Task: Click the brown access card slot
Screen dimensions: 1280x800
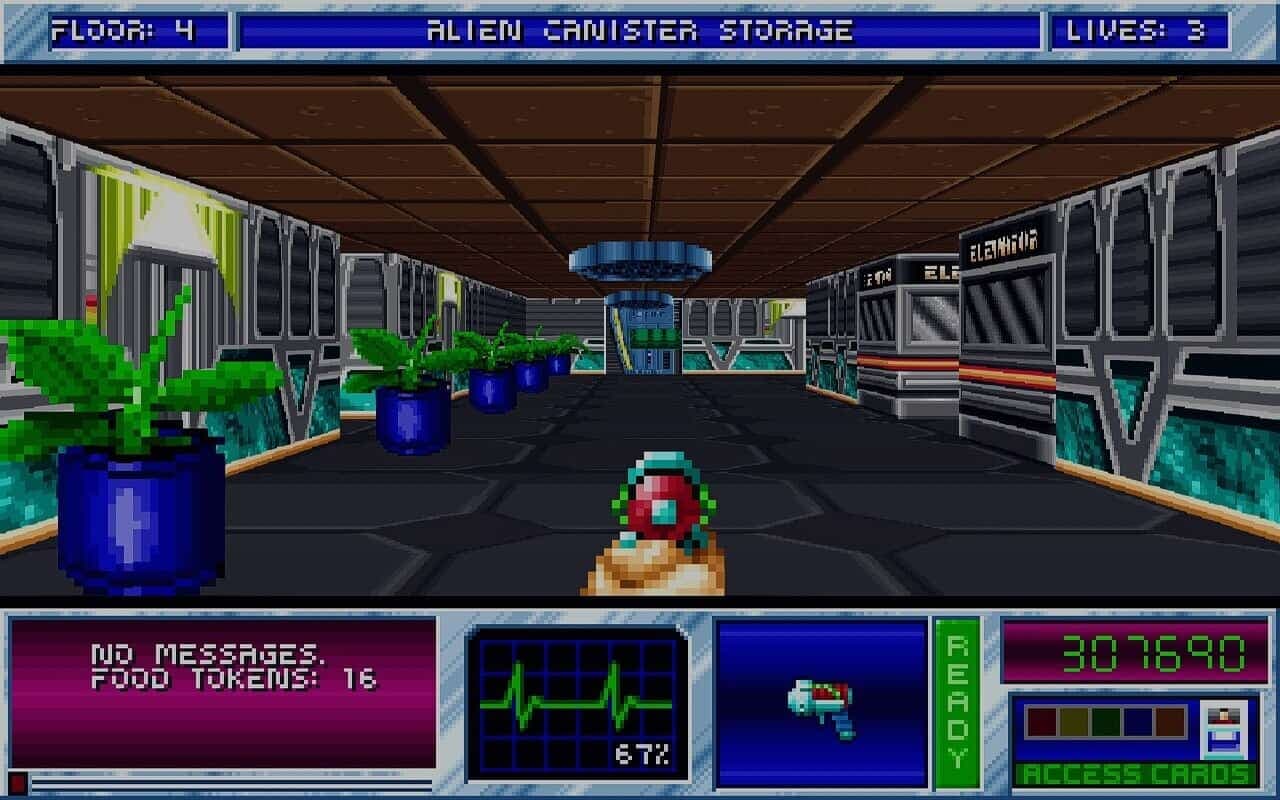Action: (1168, 722)
